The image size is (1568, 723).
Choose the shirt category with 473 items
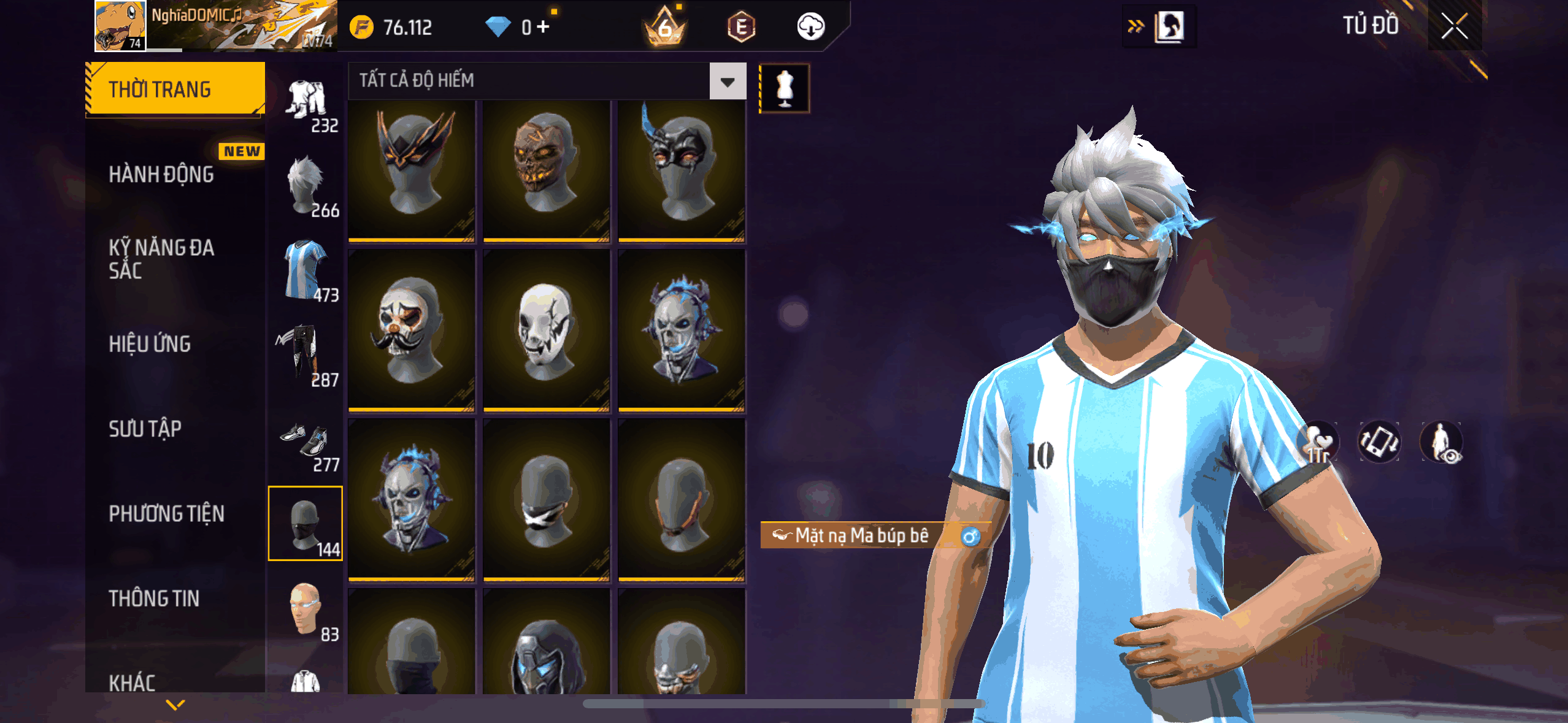tap(306, 270)
